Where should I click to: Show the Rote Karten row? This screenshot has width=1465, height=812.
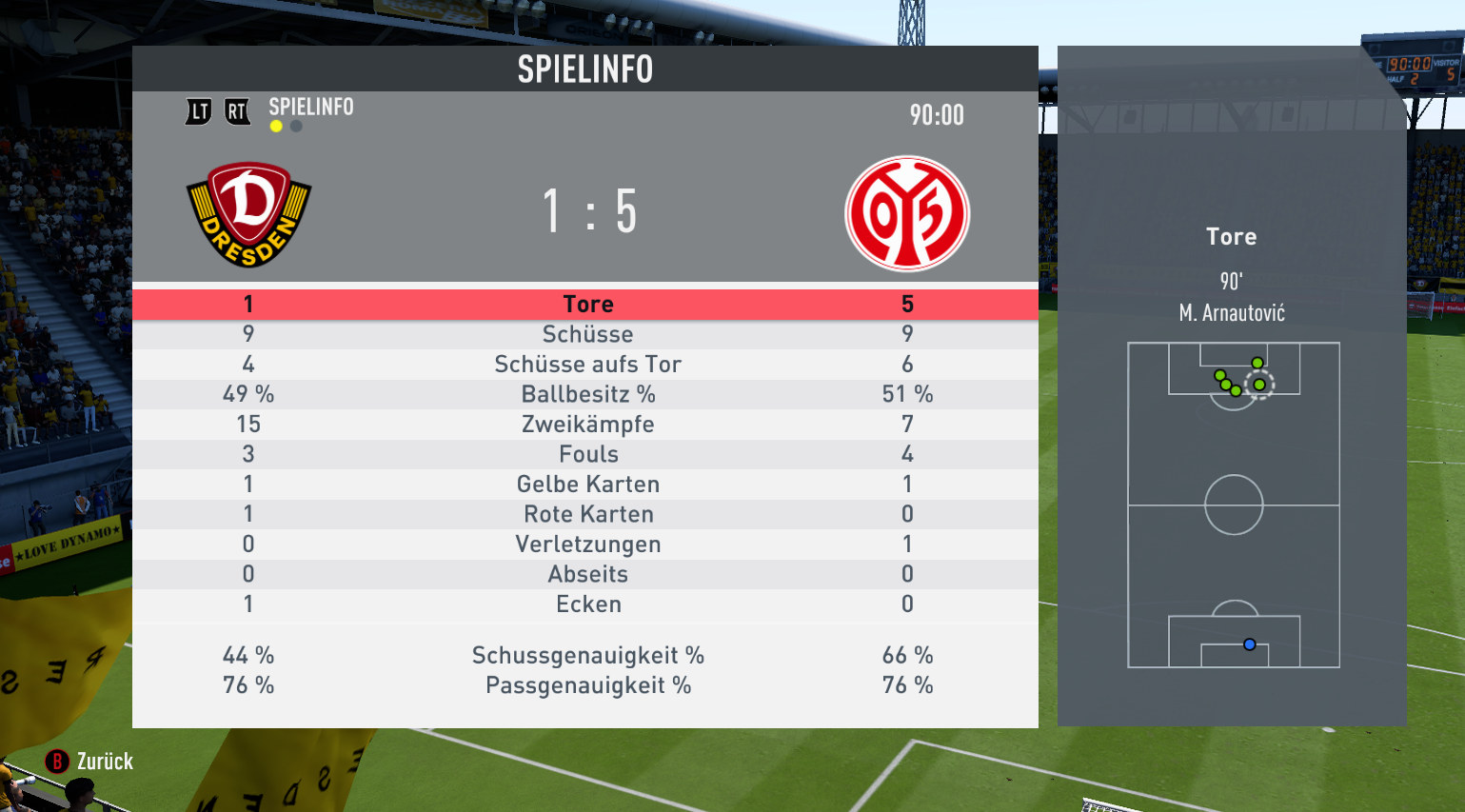tap(587, 514)
